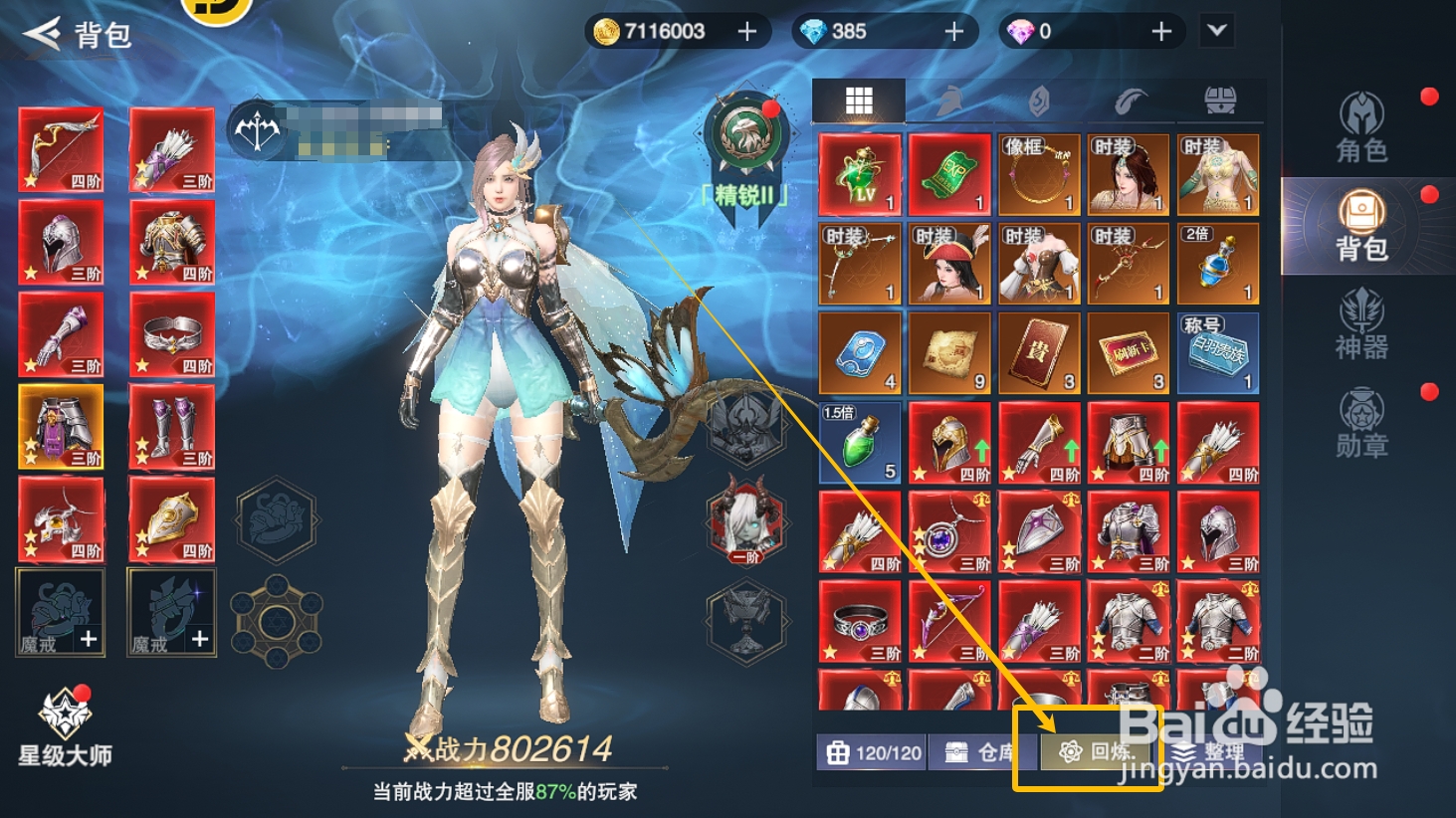Open the treasure chest inventory tab
The image size is (1456, 818).
click(x=1218, y=100)
